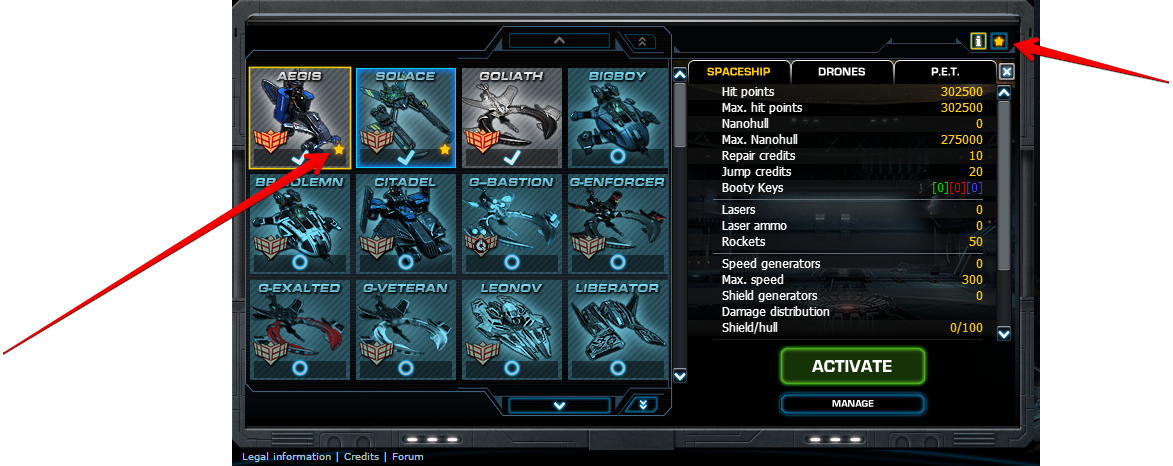Choose the G-Veteran ship tile
The width and height of the screenshot is (1173, 466).
(405, 330)
